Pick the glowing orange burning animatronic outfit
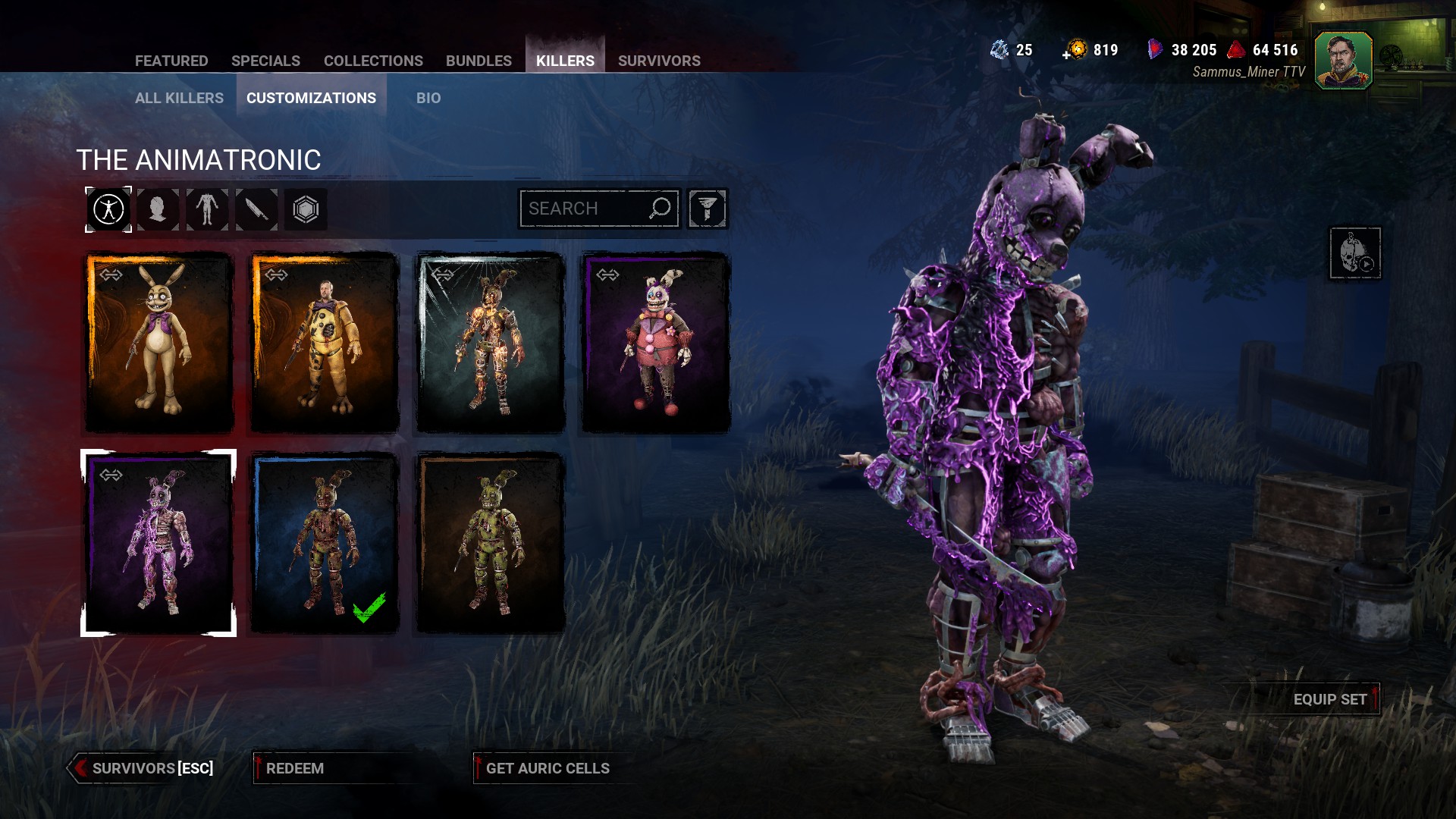The width and height of the screenshot is (1456, 819). [x=491, y=343]
